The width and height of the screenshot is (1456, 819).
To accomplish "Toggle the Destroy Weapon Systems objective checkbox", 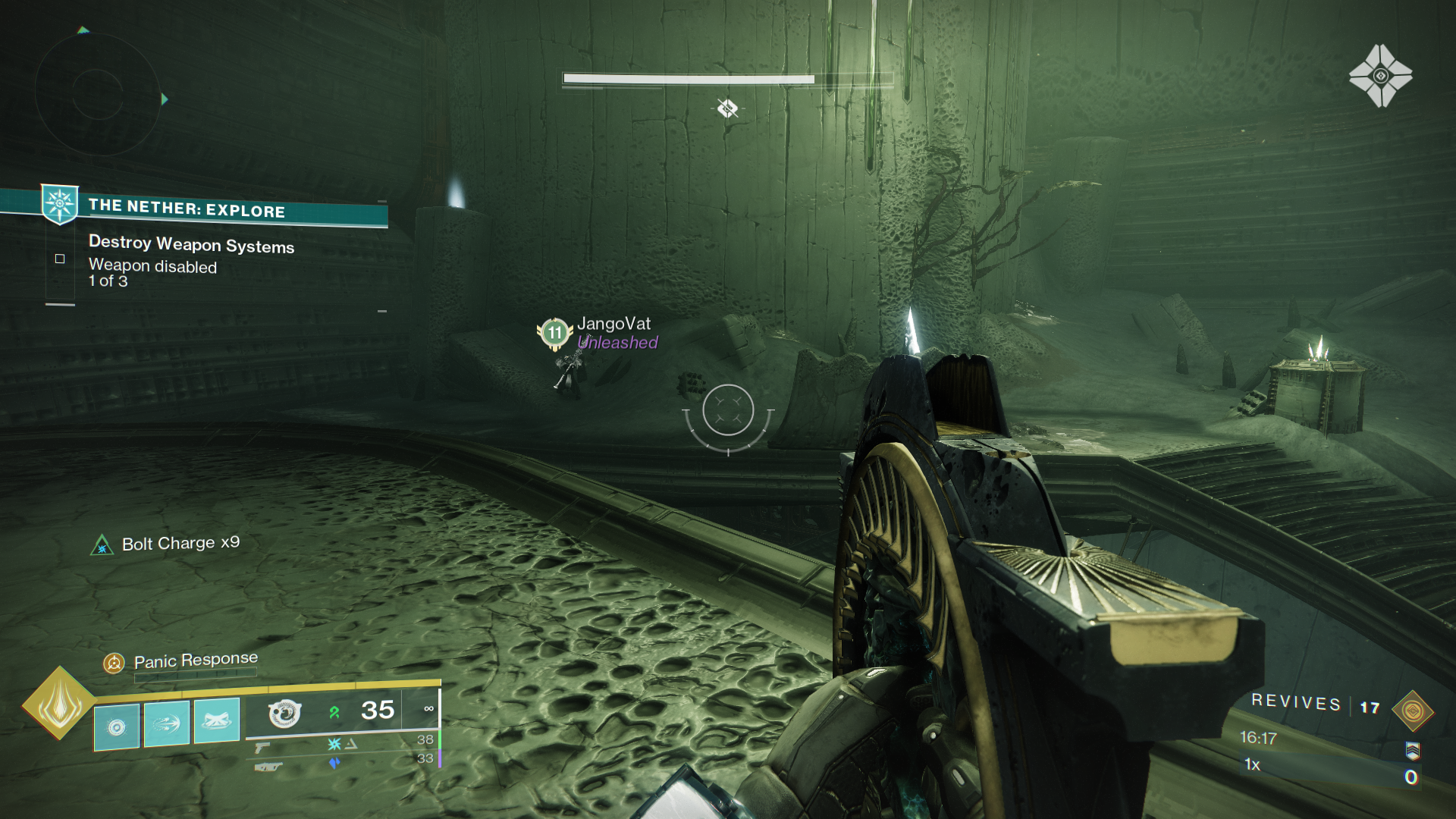I will [60, 259].
